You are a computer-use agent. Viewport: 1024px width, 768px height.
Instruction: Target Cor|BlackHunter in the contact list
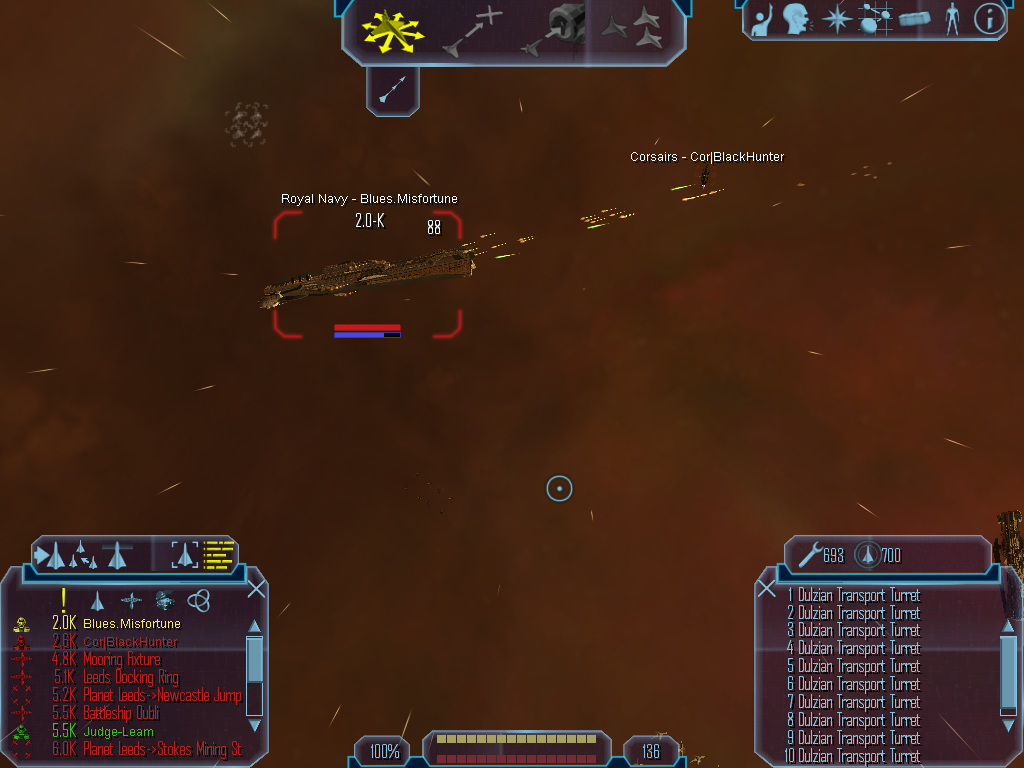[130, 642]
